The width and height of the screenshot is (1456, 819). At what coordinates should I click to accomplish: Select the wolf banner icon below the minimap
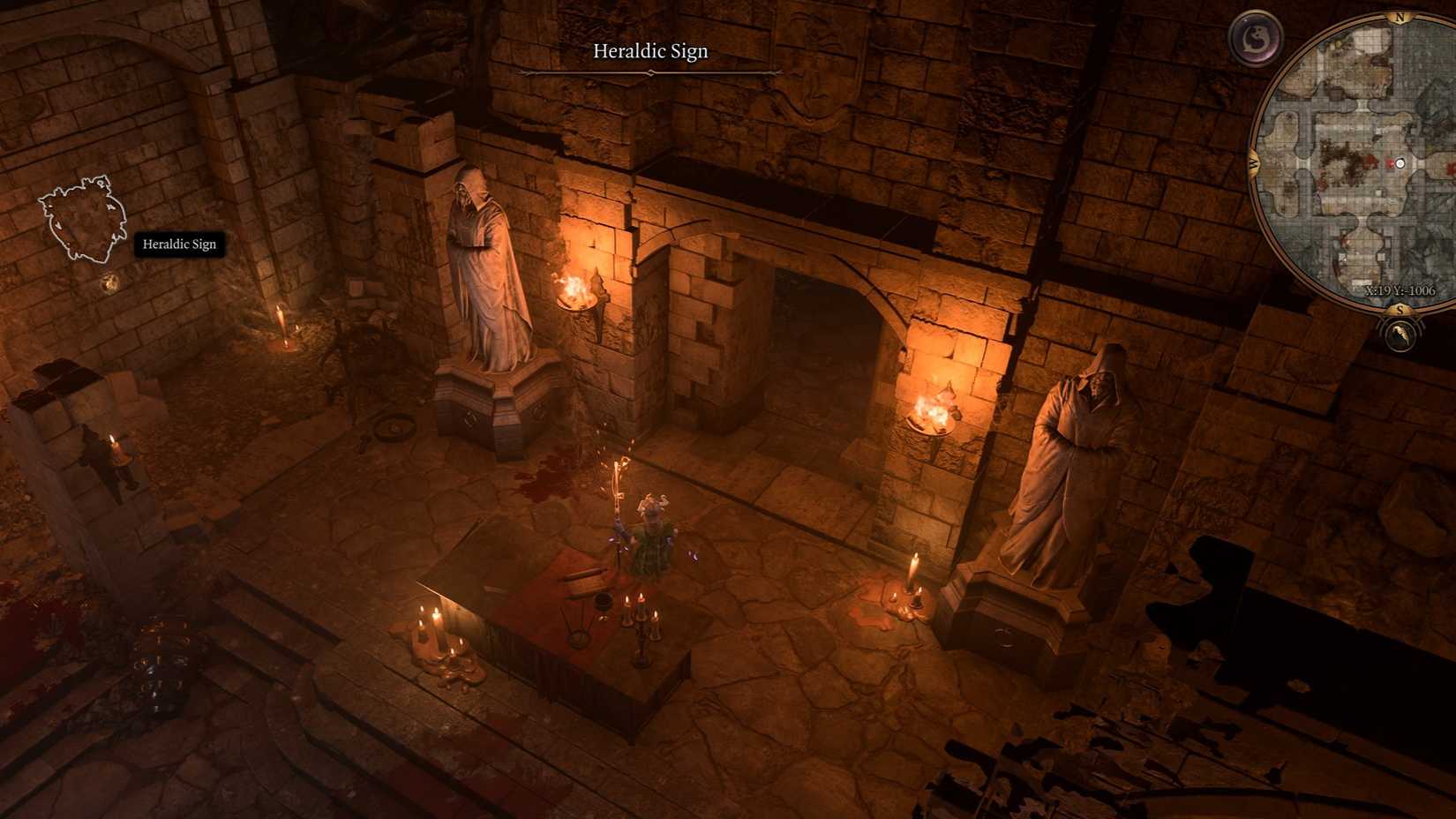click(x=1400, y=334)
